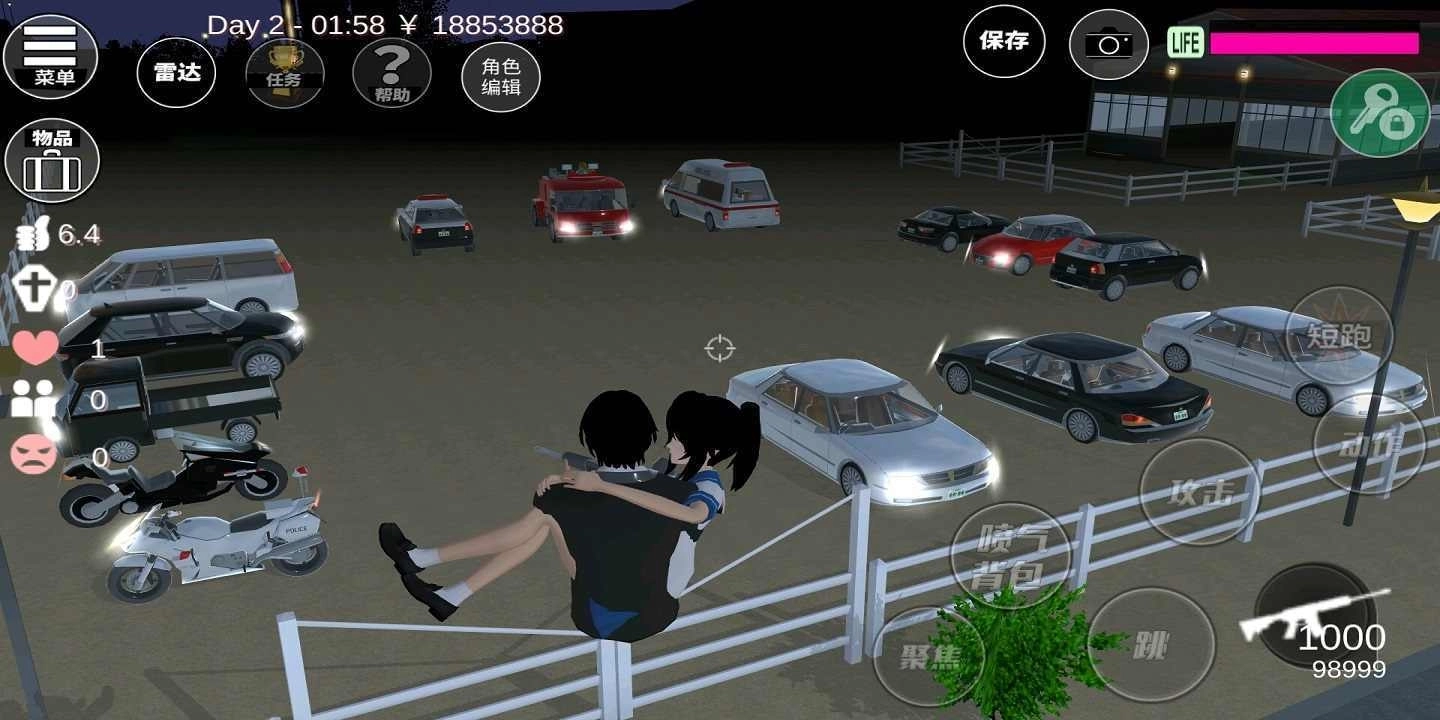
Task: Activate the 雷达 radar feature
Action: point(176,73)
